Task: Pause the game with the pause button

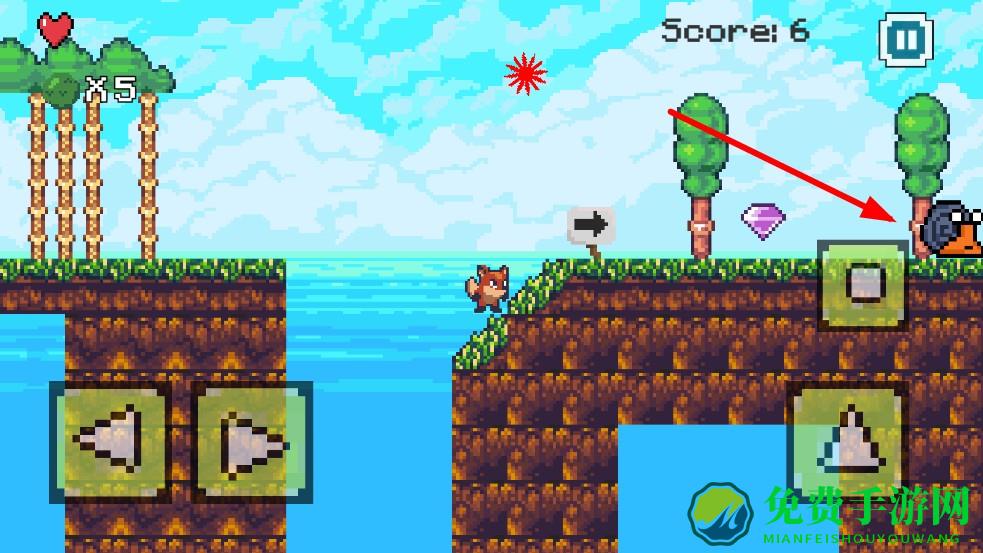Action: (905, 40)
